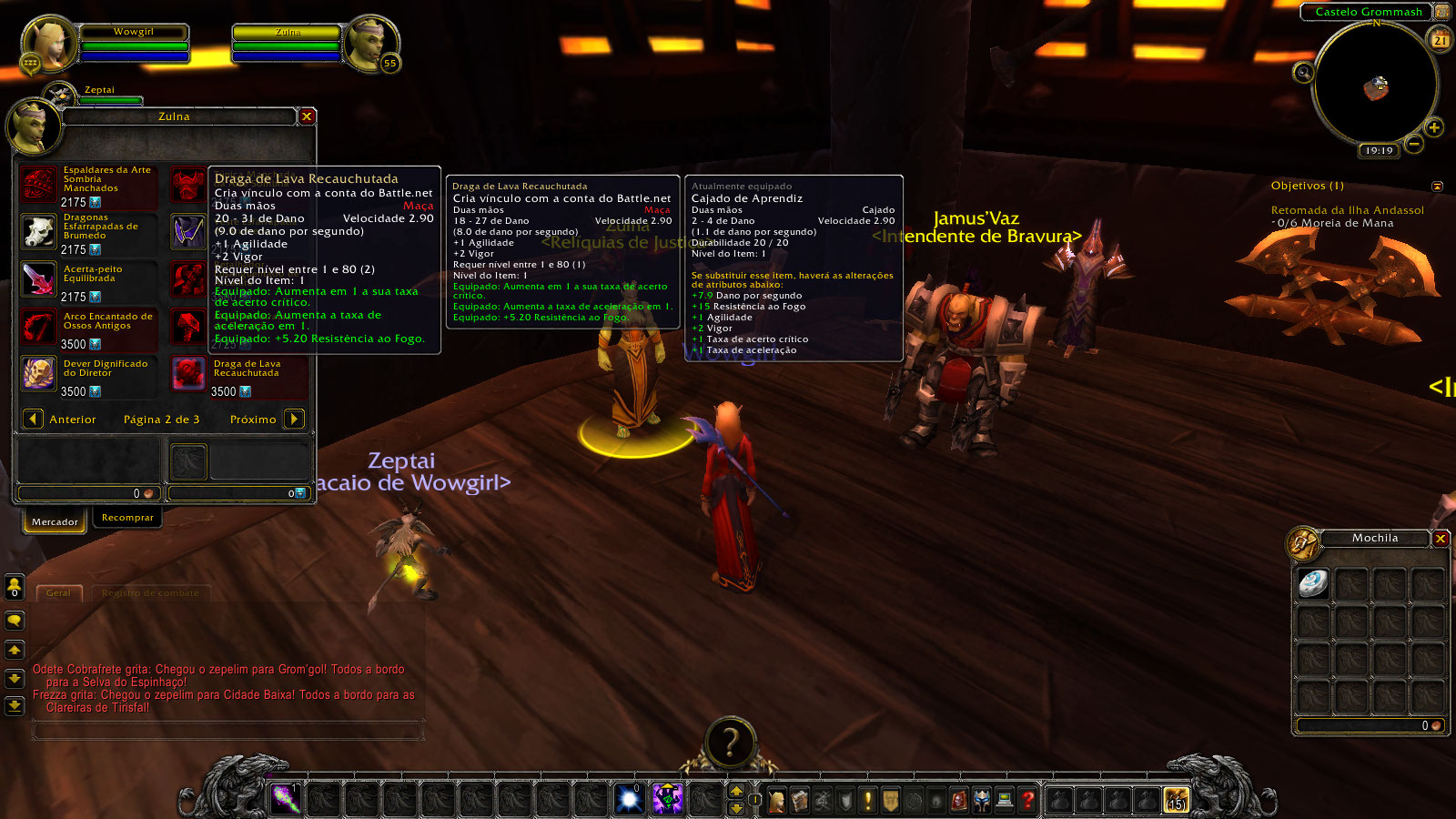Toggle the minimap tracking magnifier
The width and height of the screenshot is (1456, 819).
click(1303, 72)
